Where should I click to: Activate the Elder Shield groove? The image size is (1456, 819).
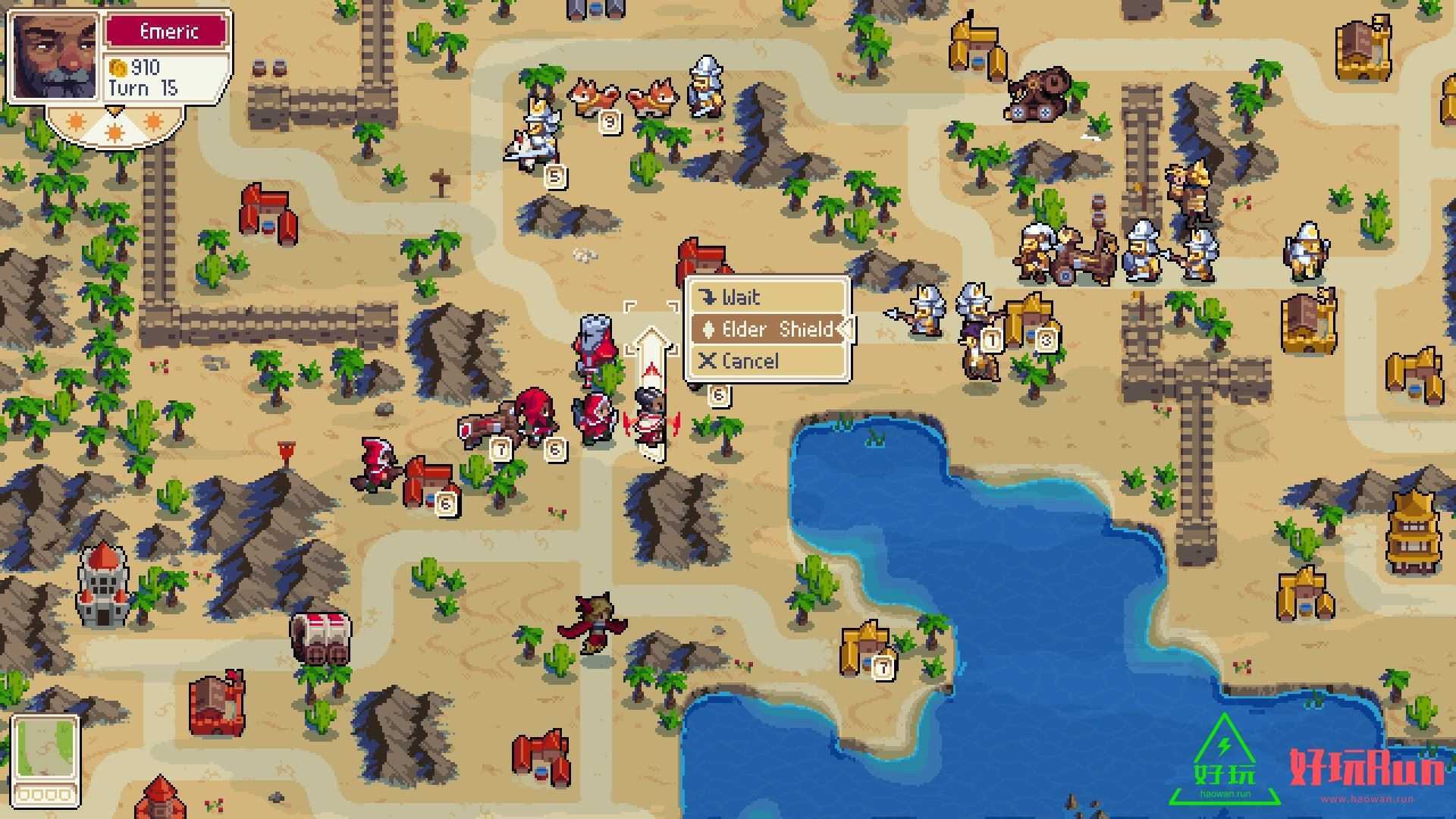pyautogui.click(x=767, y=329)
